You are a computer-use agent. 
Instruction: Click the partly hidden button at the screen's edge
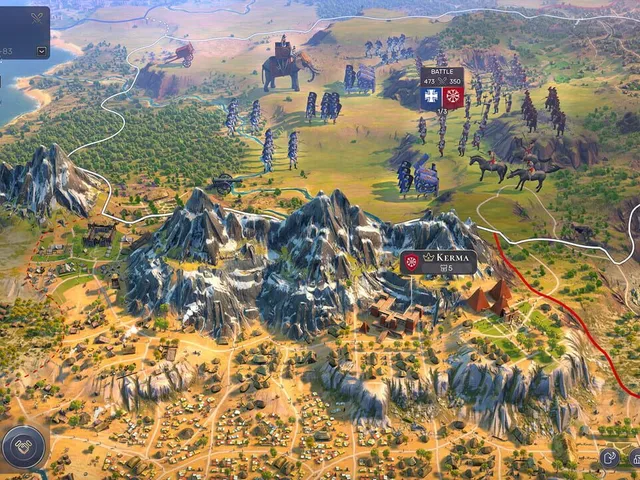634,457
